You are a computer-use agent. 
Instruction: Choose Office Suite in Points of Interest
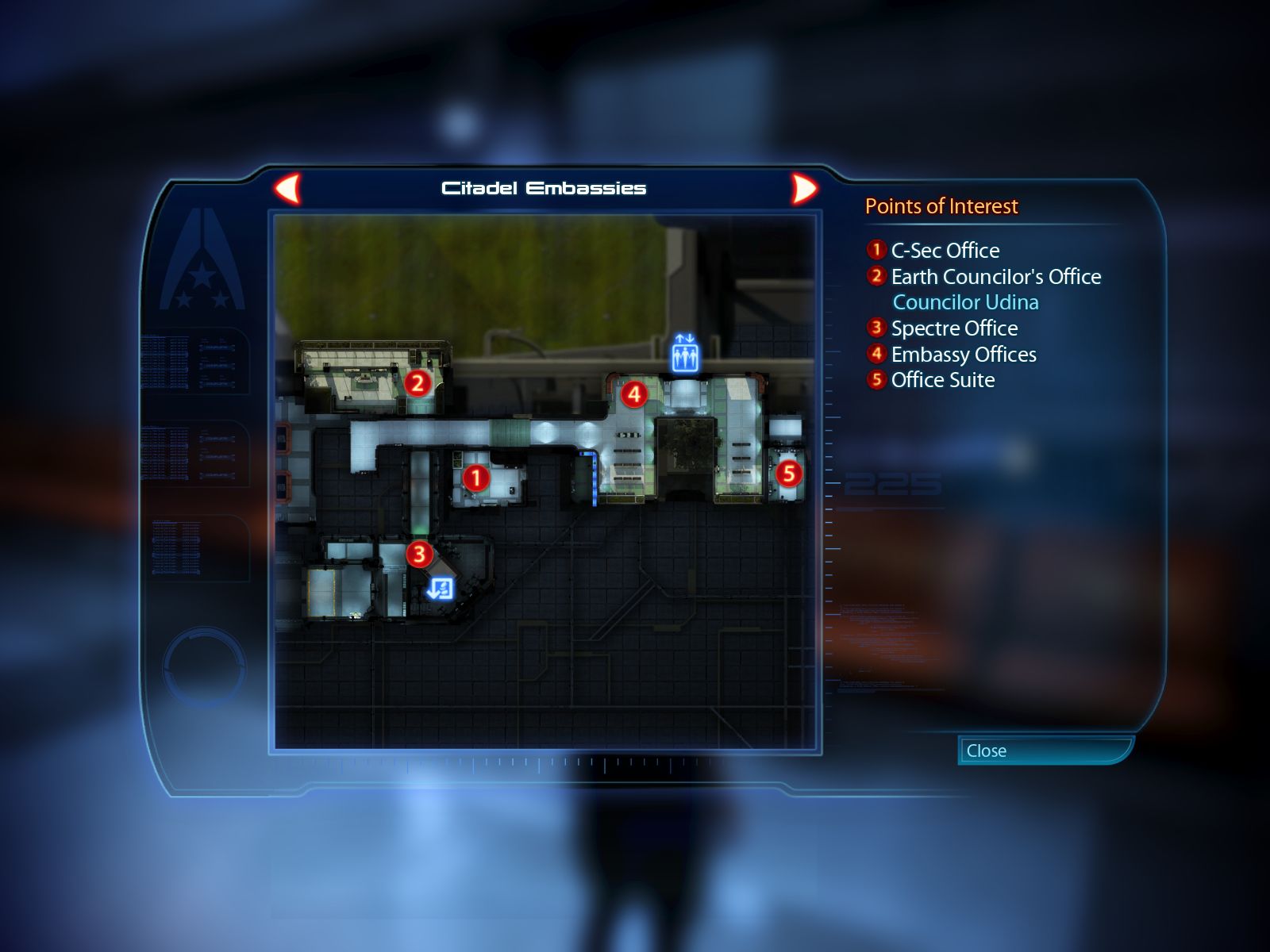(x=942, y=380)
